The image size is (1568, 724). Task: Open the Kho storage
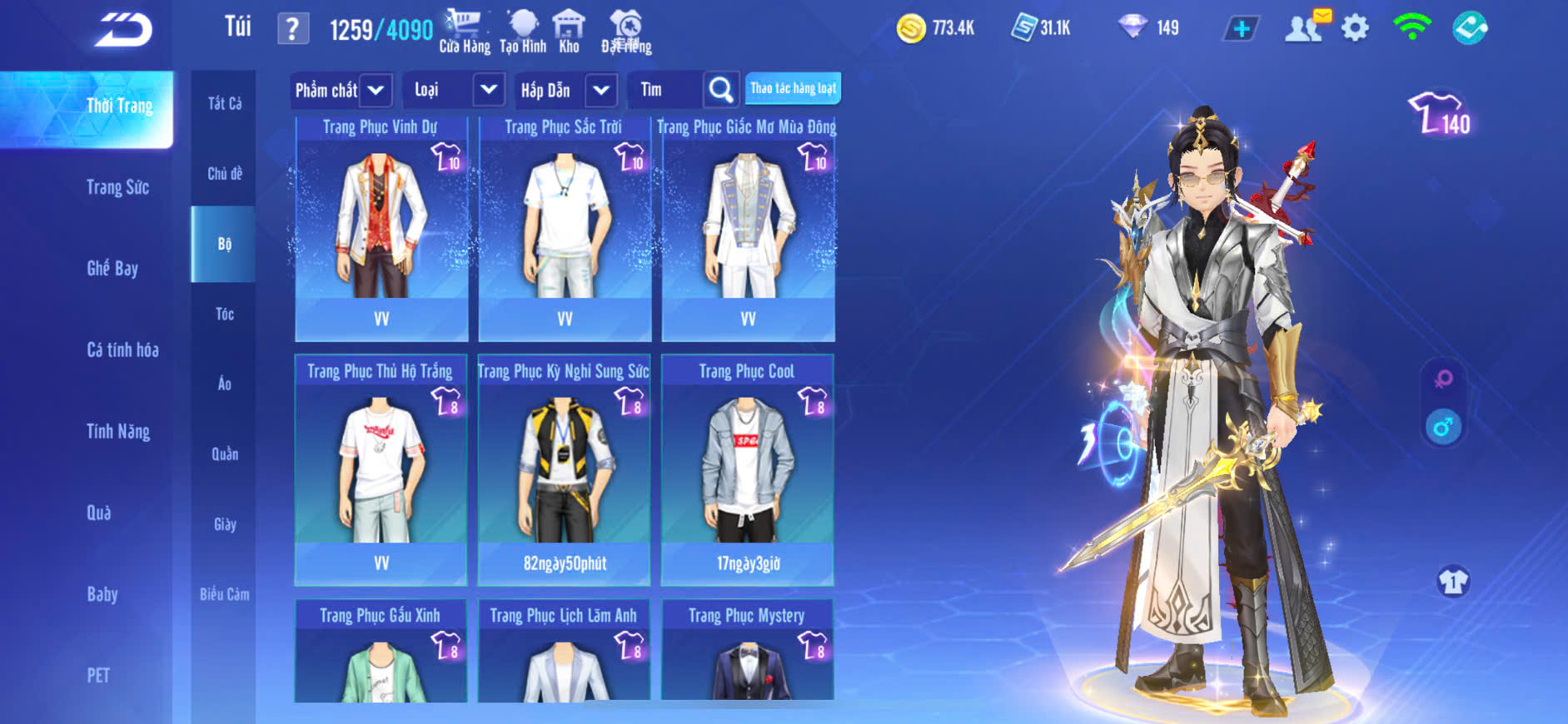(569, 32)
